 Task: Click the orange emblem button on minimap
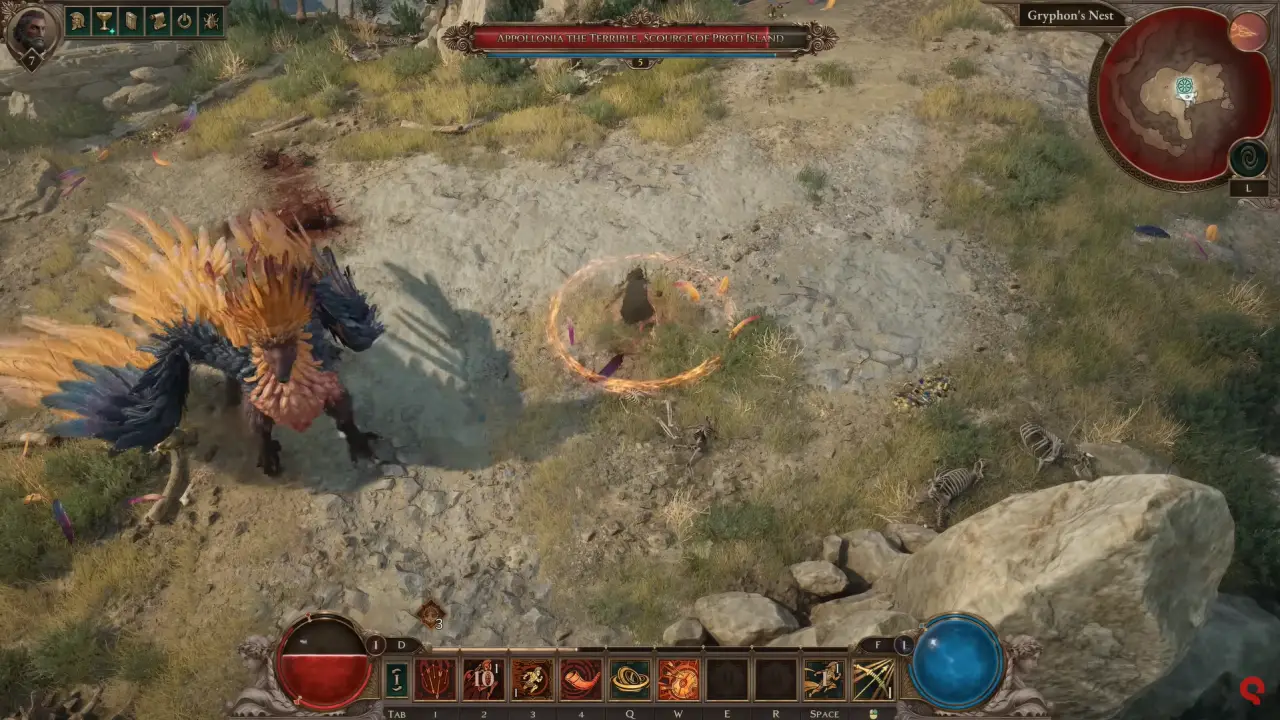[1248, 32]
